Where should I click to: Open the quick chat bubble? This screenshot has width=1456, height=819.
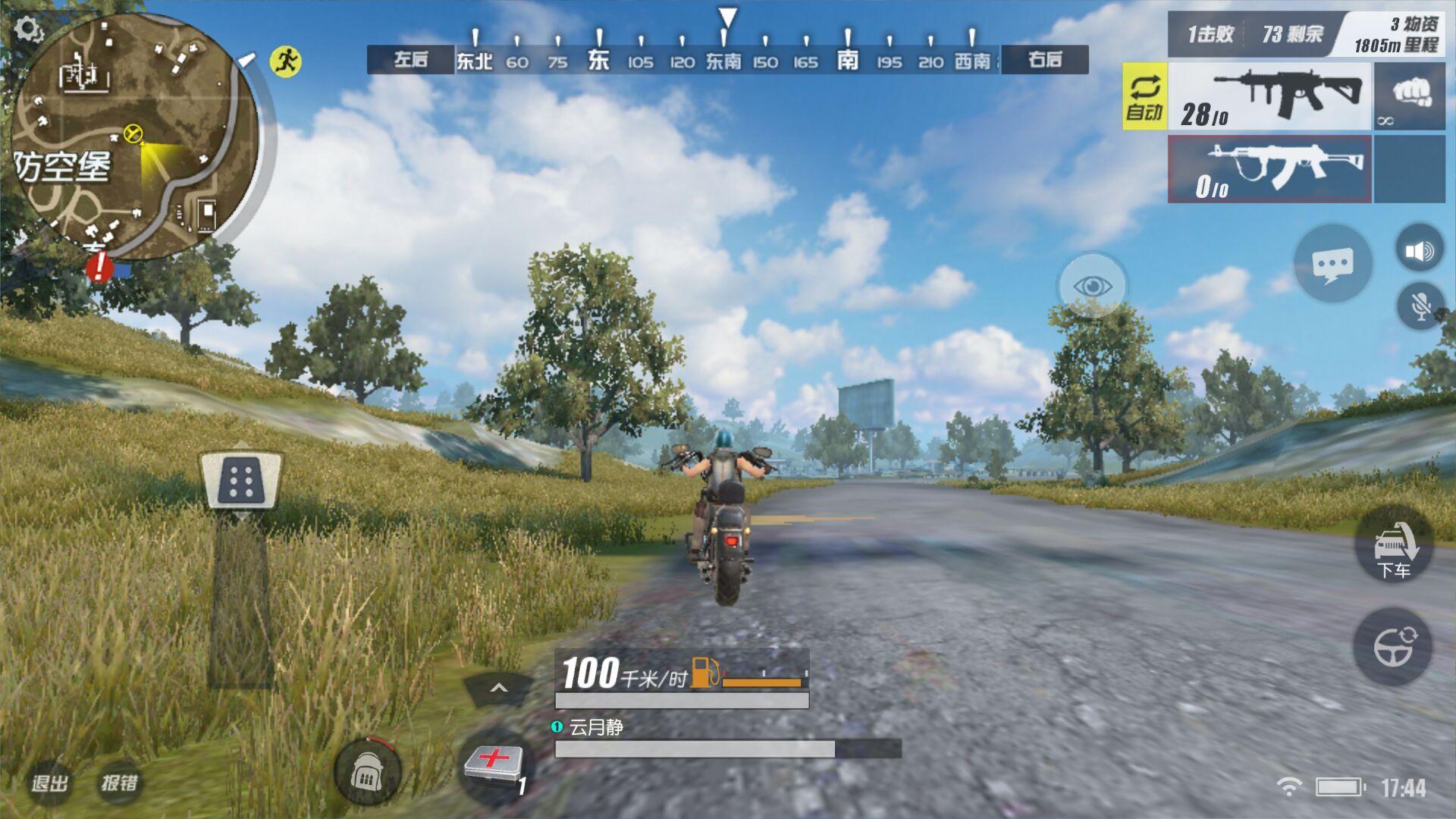[x=1332, y=264]
